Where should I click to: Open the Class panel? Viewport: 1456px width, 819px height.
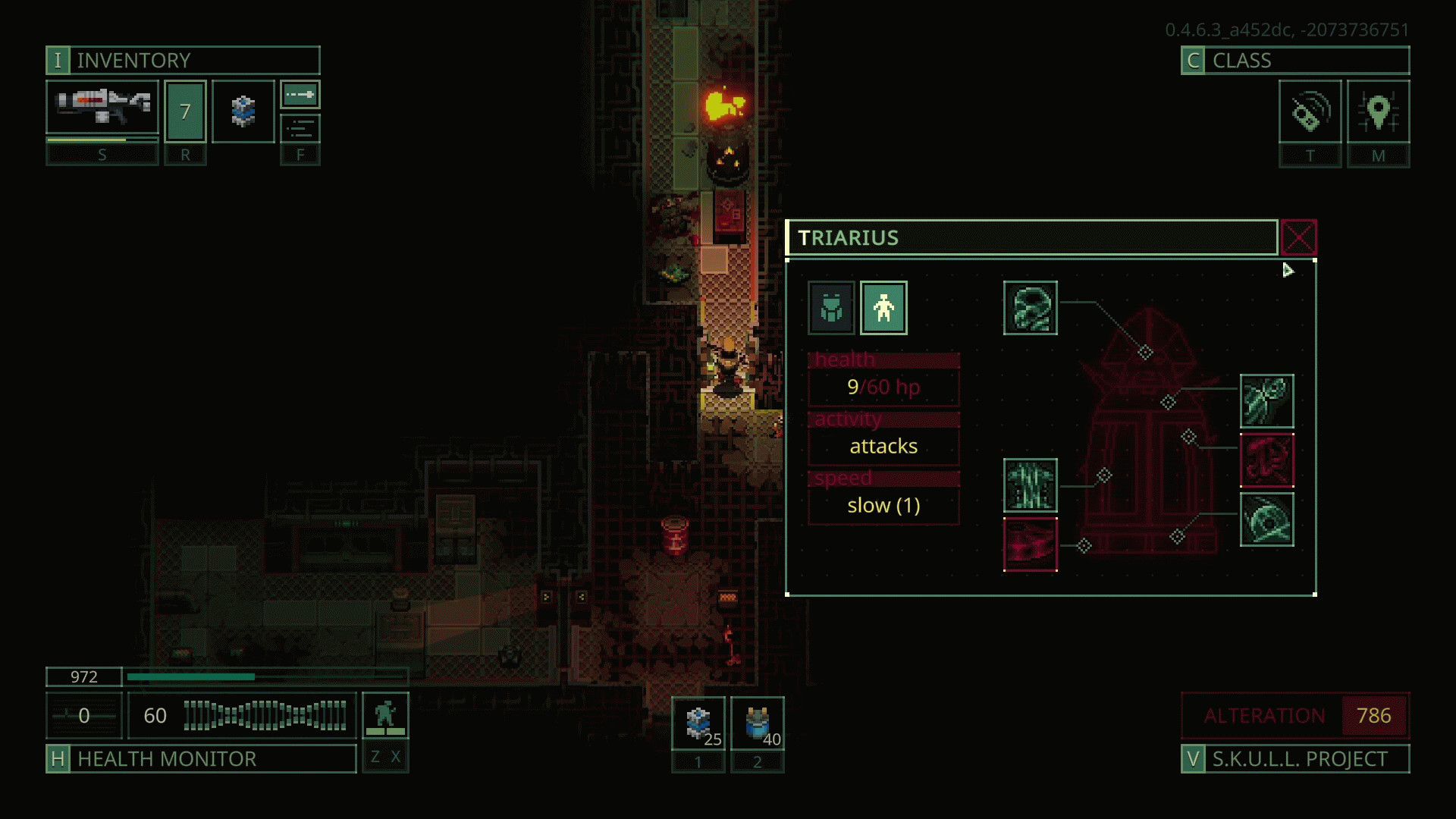tap(1294, 61)
